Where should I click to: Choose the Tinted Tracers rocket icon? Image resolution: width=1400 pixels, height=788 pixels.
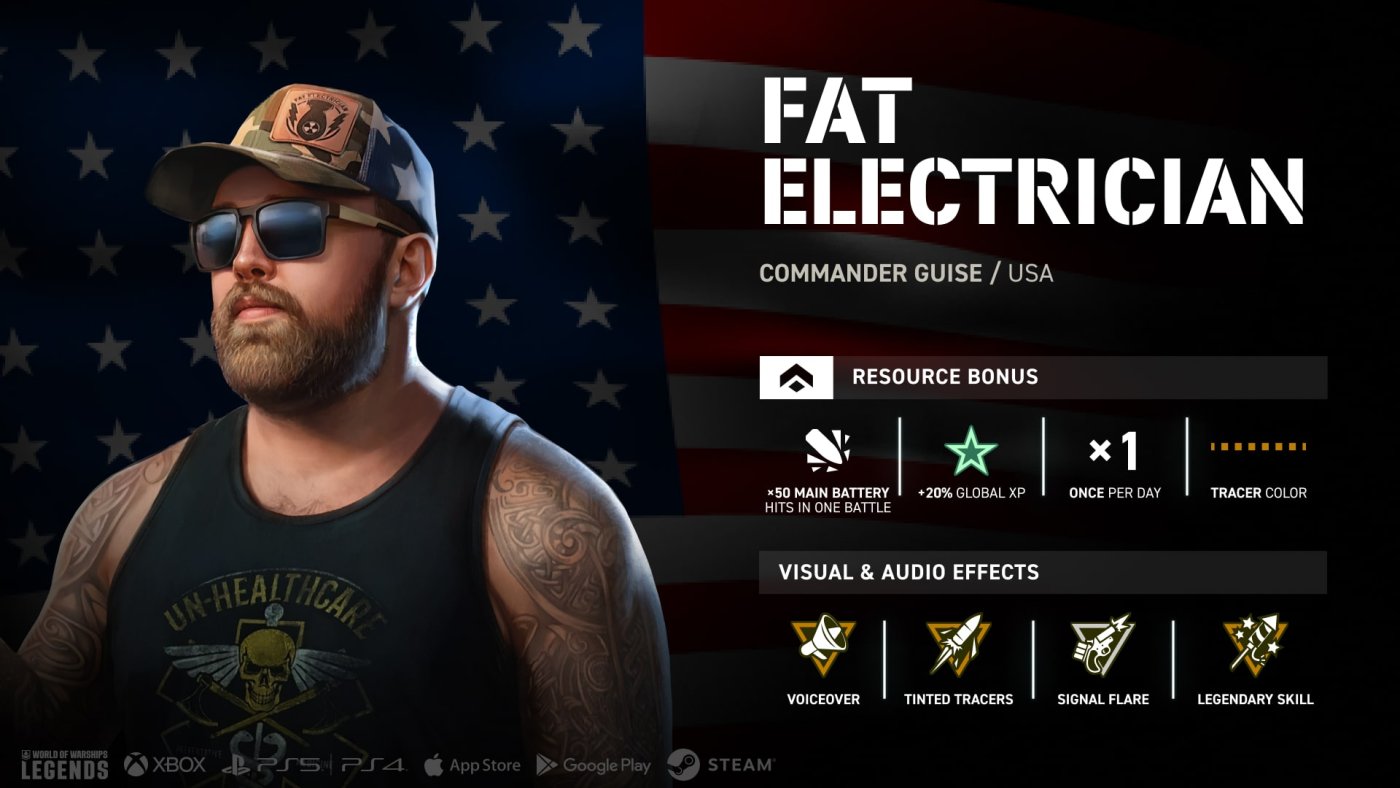click(958, 645)
